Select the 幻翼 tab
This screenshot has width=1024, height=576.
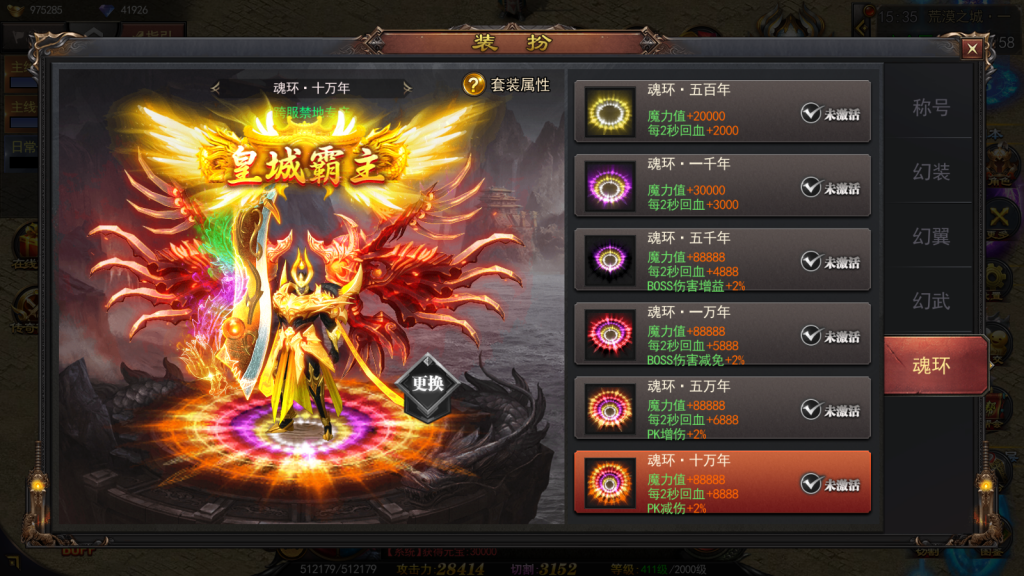pos(931,237)
